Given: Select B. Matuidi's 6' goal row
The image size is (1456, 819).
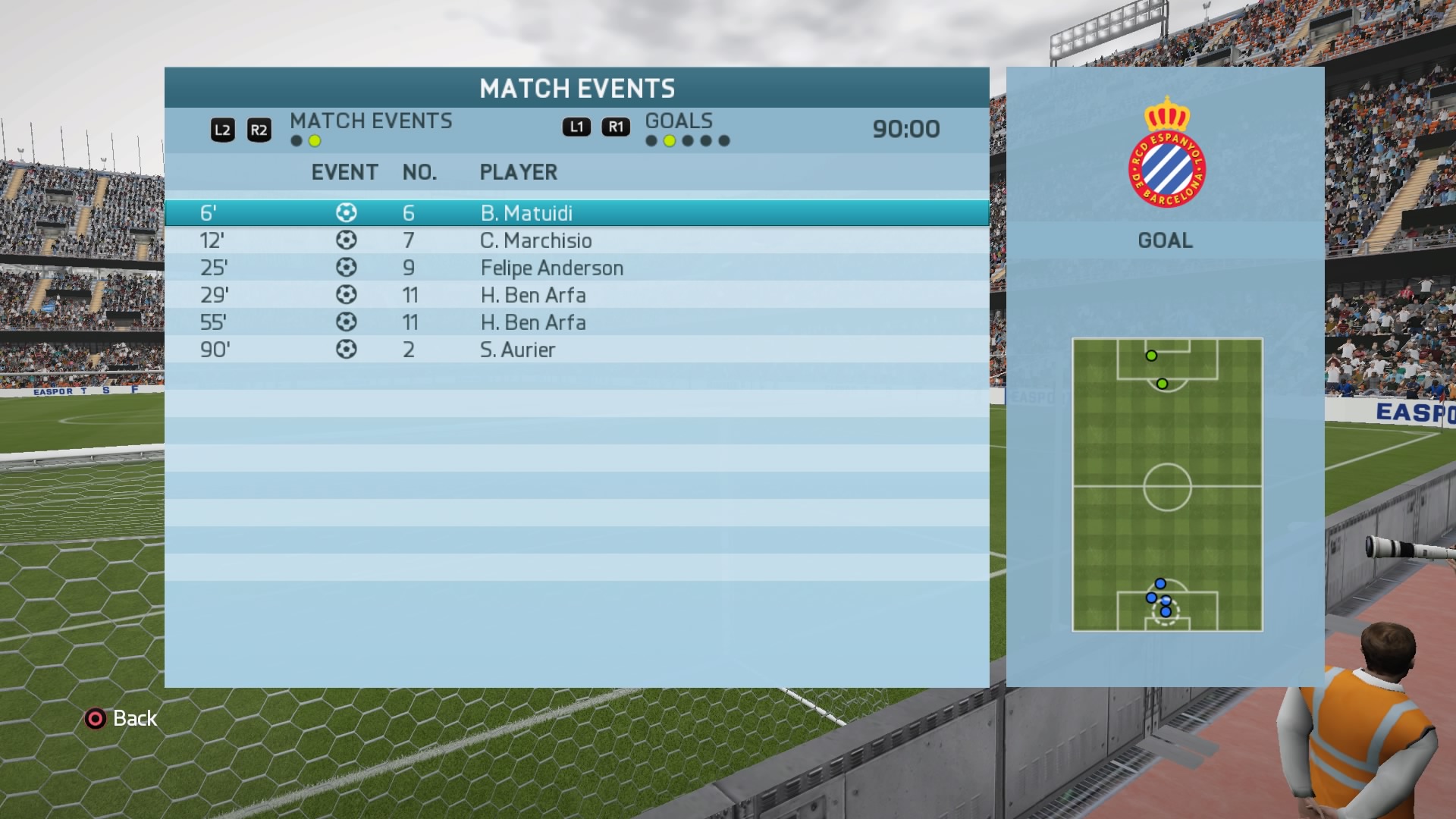Looking at the screenshot, I should (x=576, y=213).
